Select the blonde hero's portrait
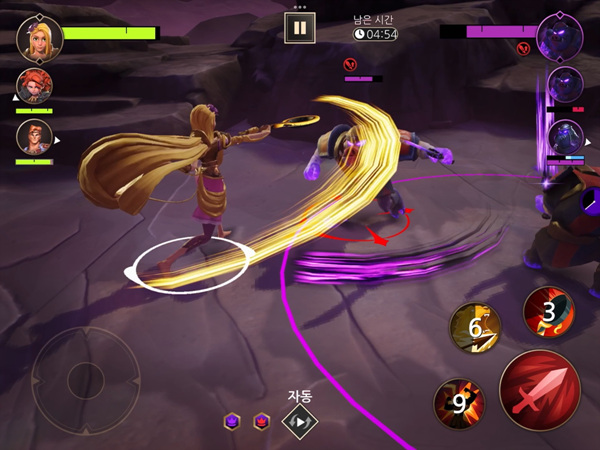Image resolution: width=600 pixels, height=450 pixels. 37,36
